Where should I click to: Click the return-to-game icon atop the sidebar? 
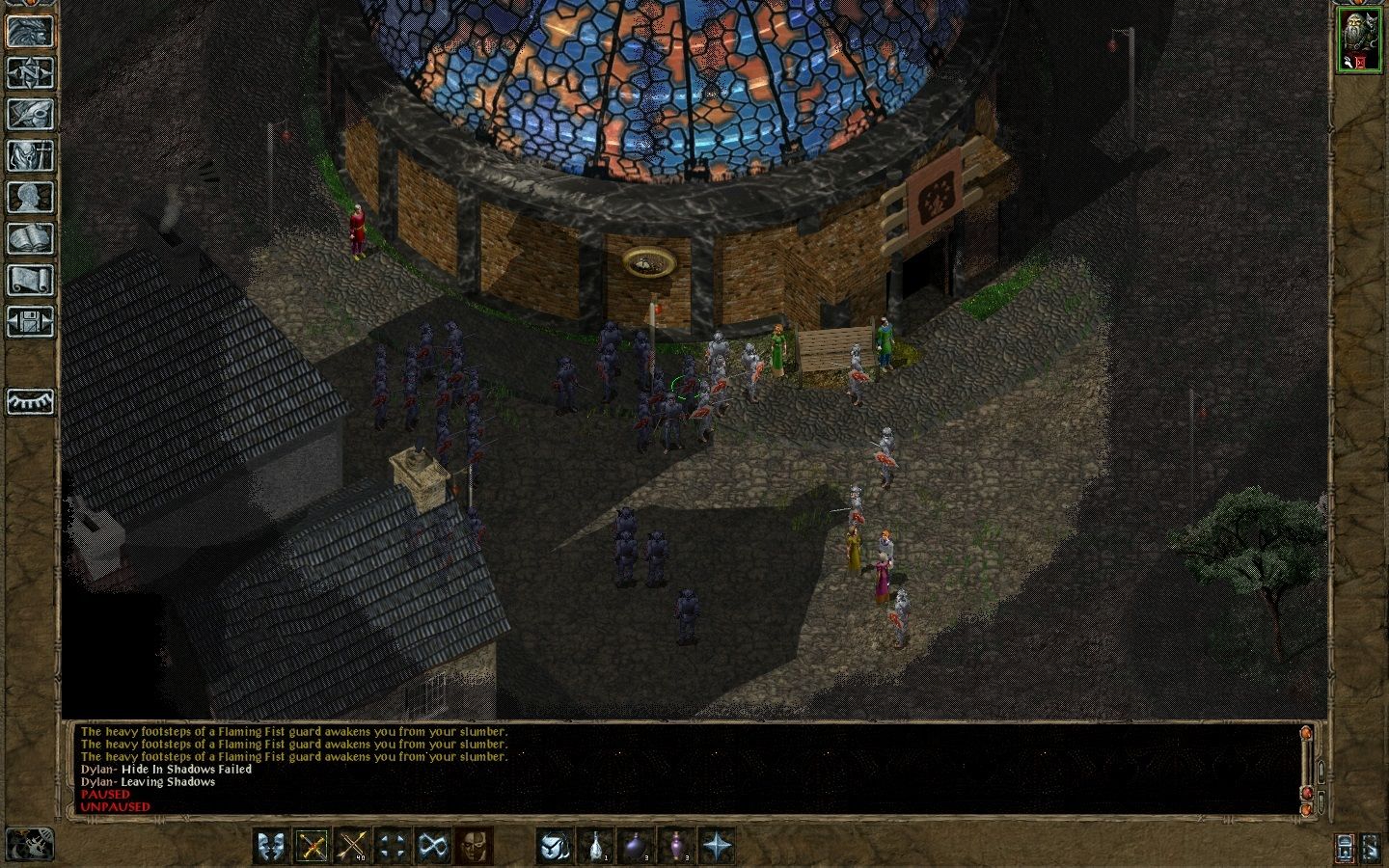pyautogui.click(x=30, y=31)
